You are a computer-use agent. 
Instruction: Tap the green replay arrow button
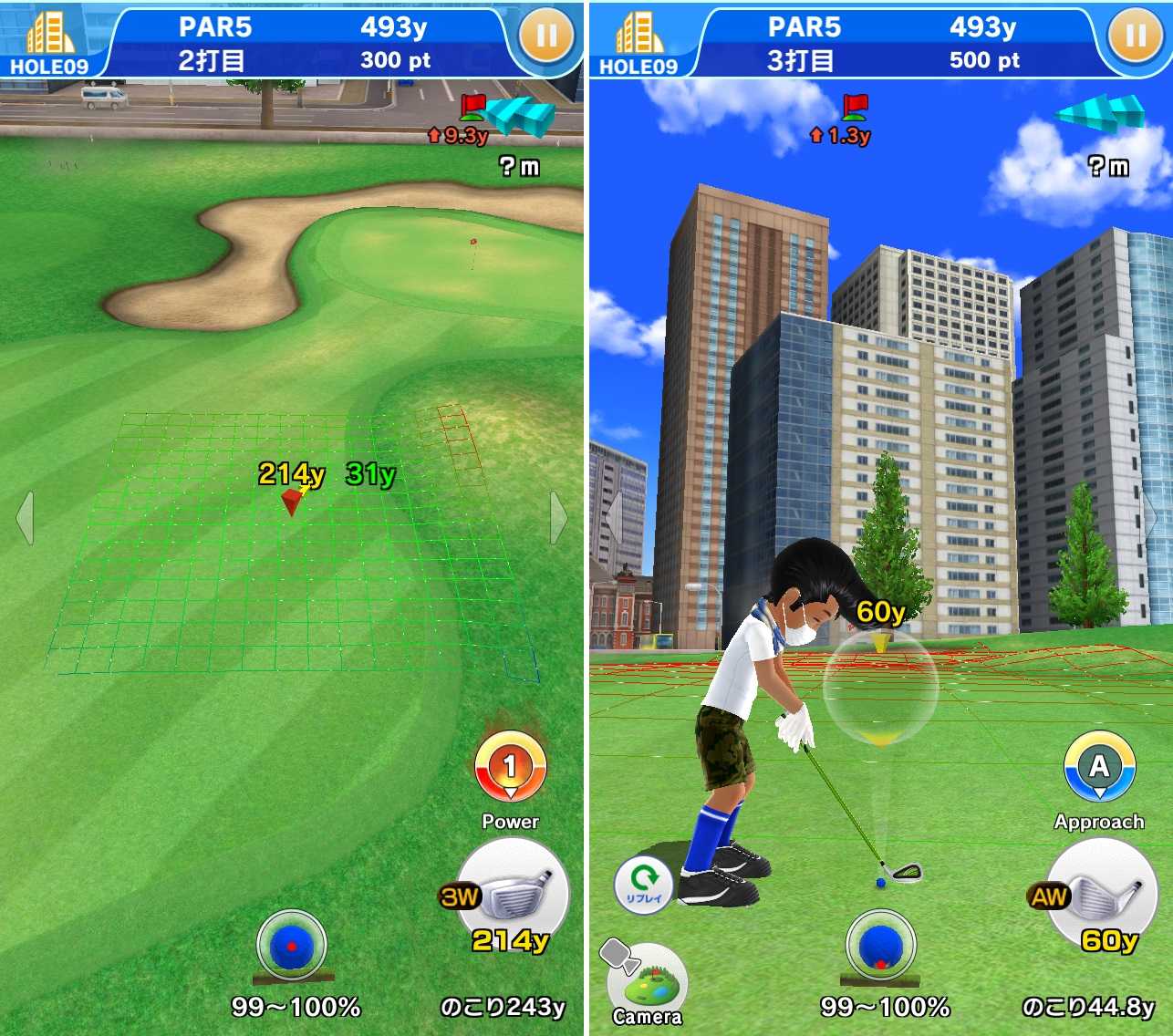[x=644, y=882]
